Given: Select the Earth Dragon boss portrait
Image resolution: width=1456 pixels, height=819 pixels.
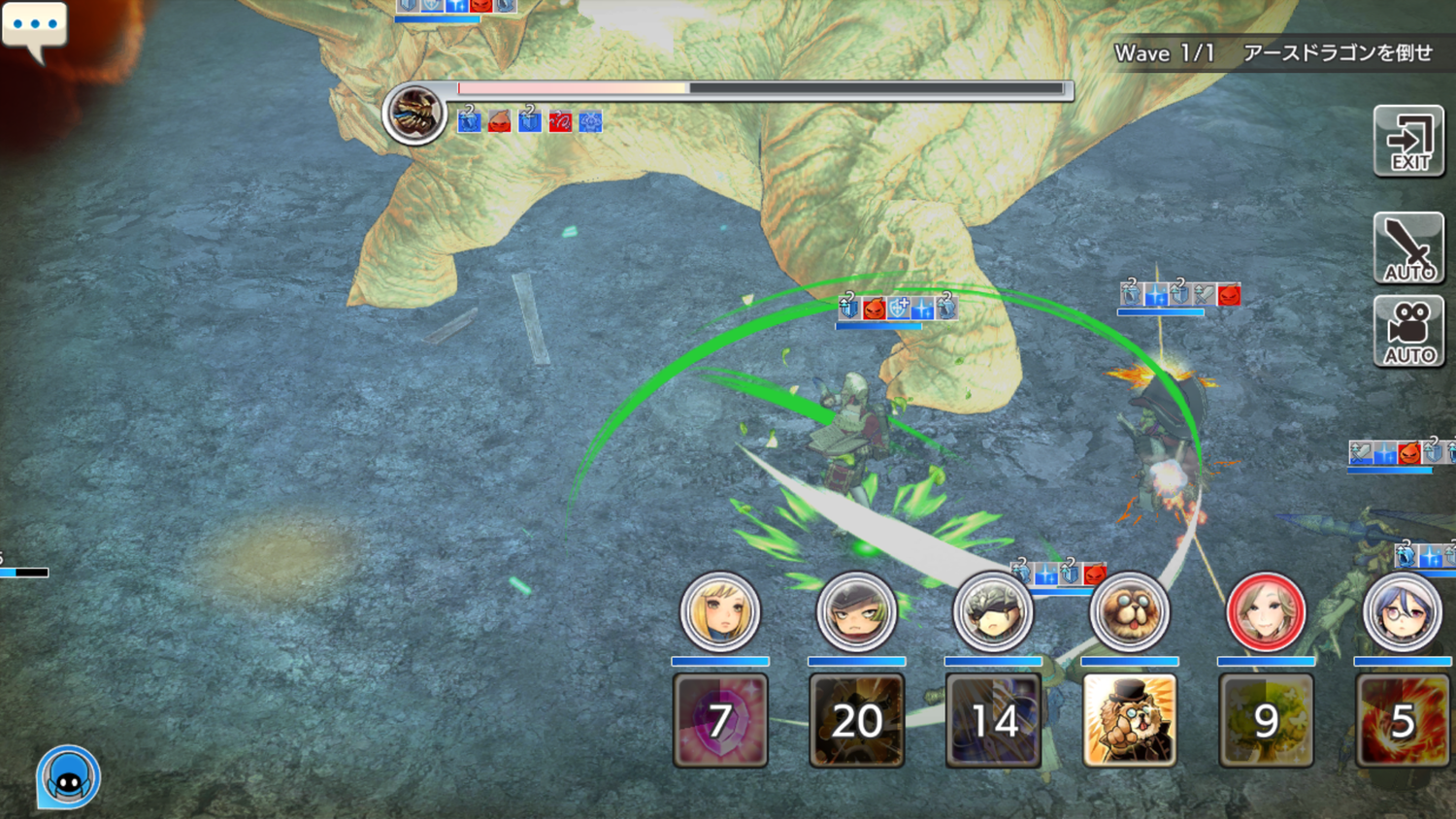Looking at the screenshot, I should point(414,114).
